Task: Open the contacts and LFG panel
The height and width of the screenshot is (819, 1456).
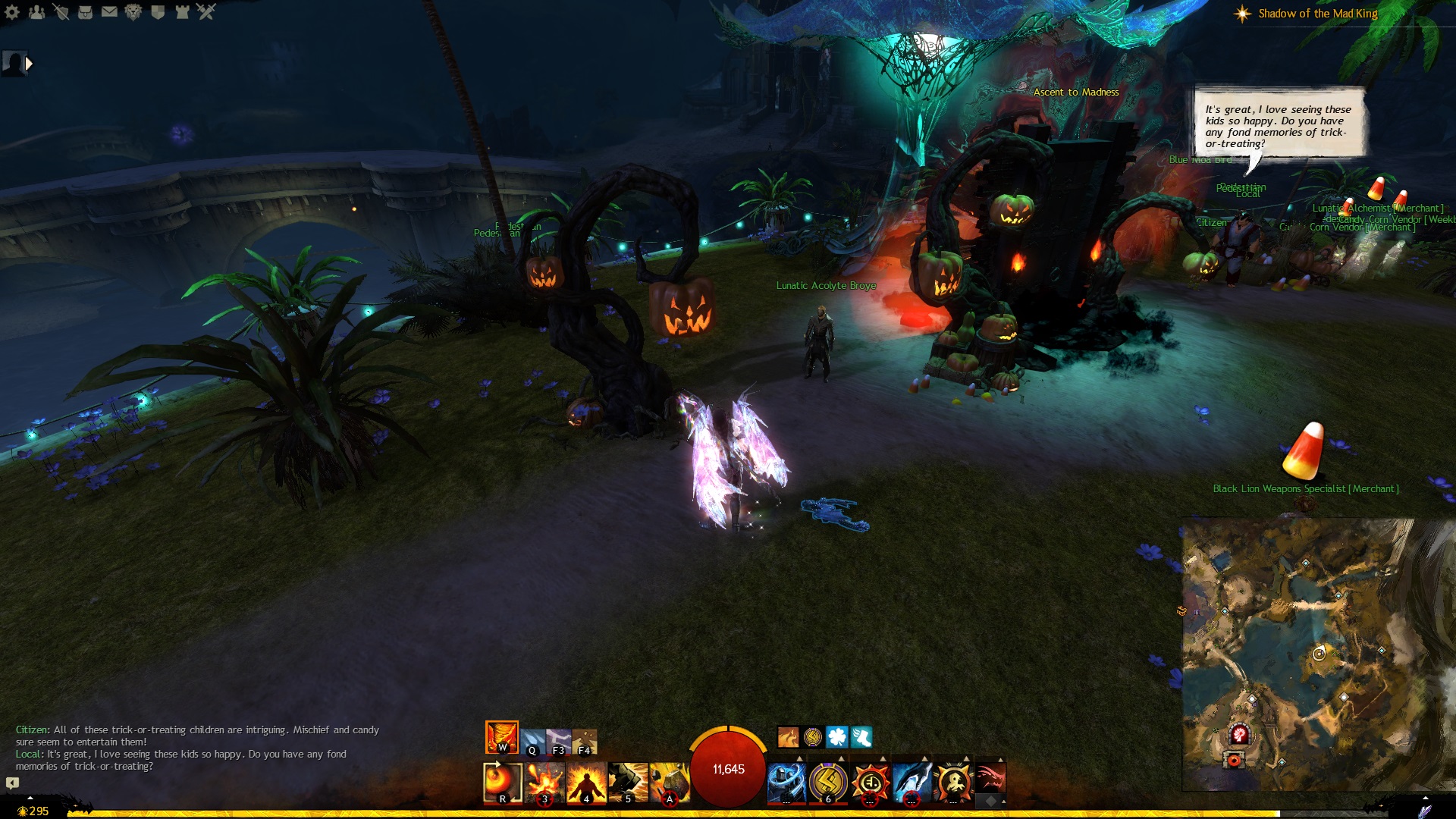Action: [36, 12]
